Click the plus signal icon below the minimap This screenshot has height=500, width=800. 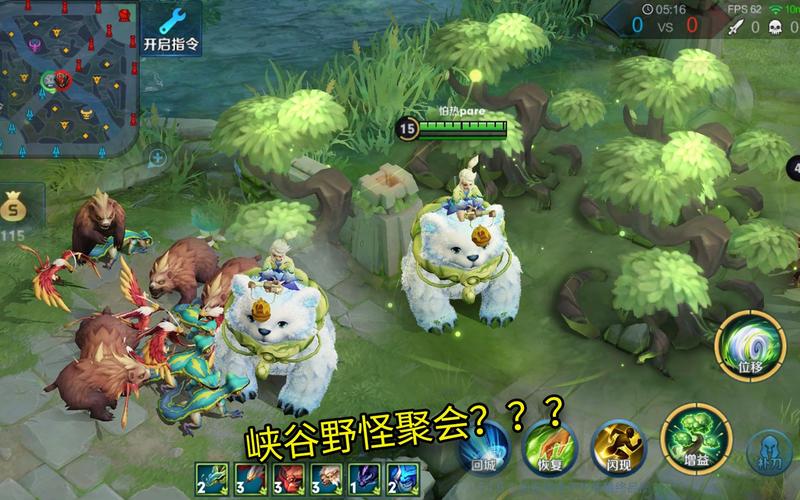[x=157, y=157]
